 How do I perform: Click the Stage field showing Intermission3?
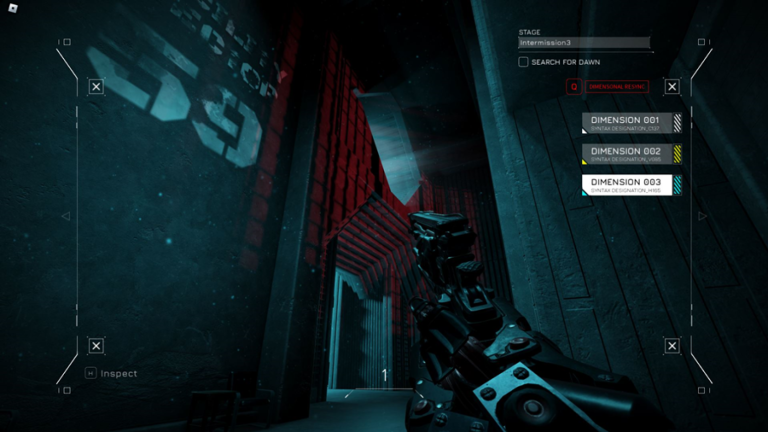click(584, 43)
